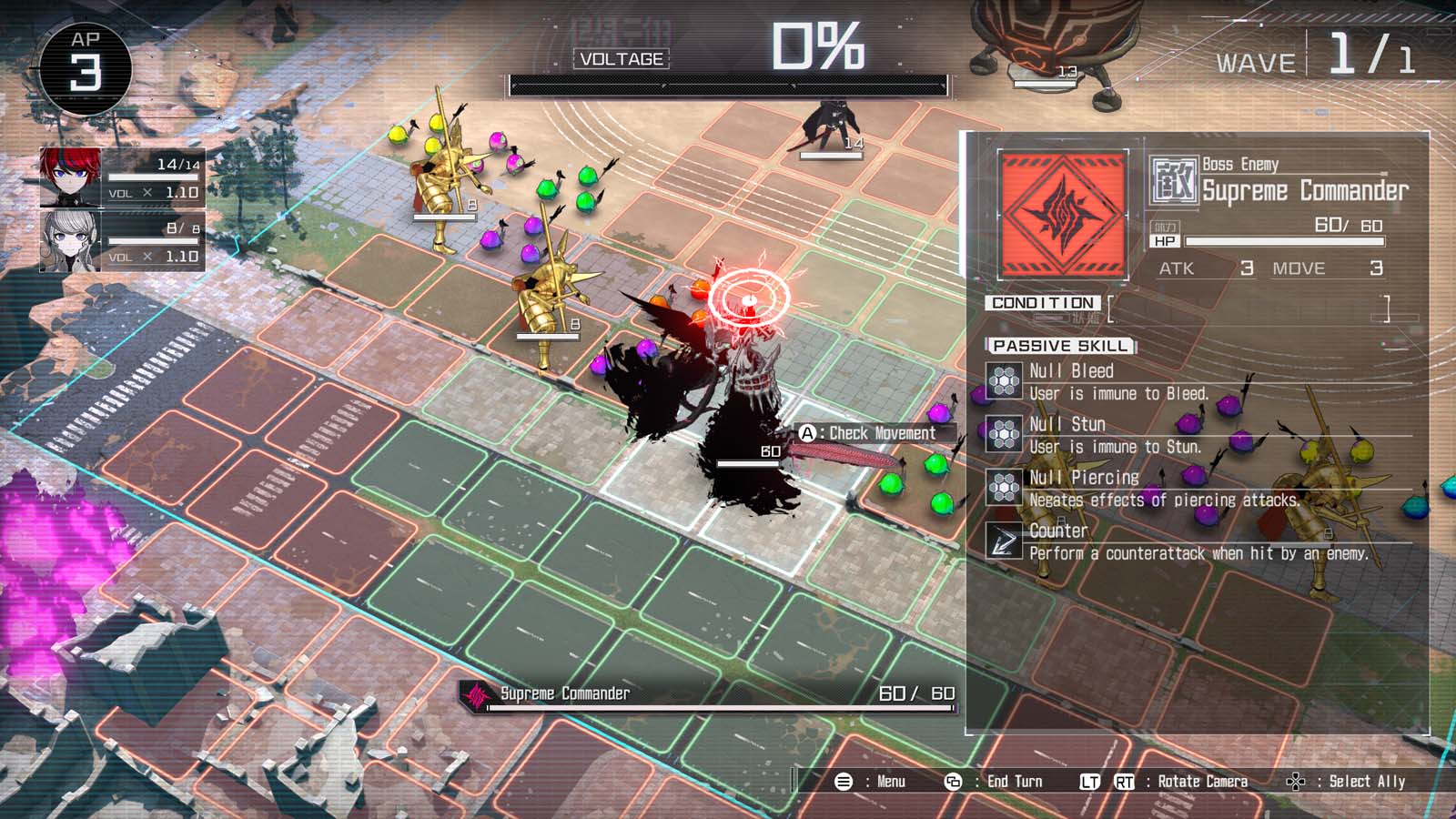Click the Supreme Commander red emblem
1456x819 pixels.
(1063, 215)
